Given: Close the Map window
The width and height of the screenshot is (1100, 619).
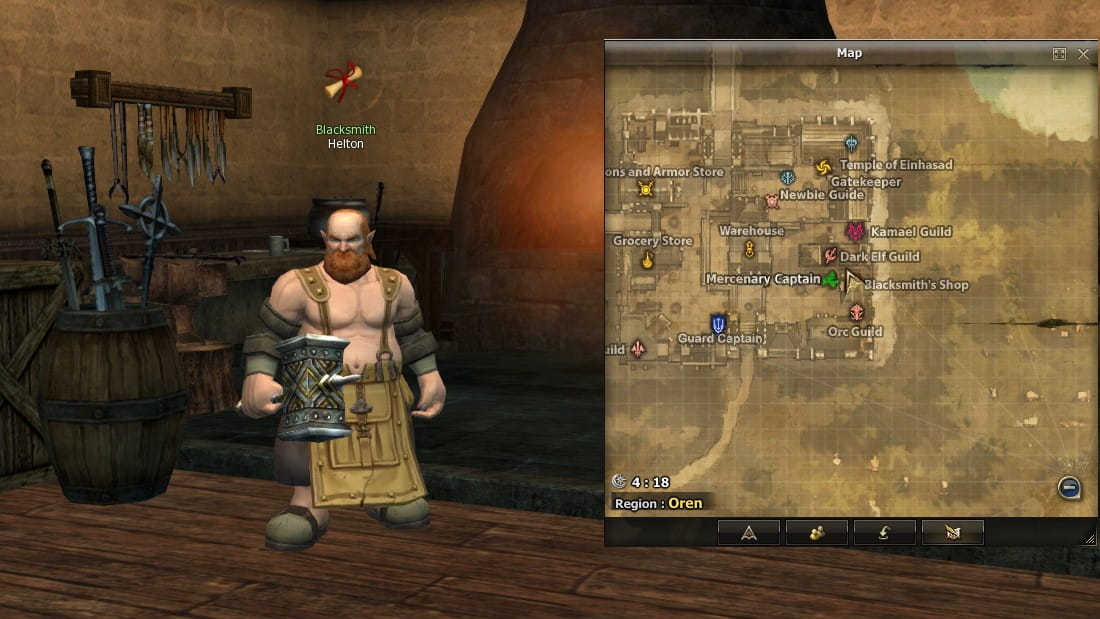Looking at the screenshot, I should click(1084, 54).
